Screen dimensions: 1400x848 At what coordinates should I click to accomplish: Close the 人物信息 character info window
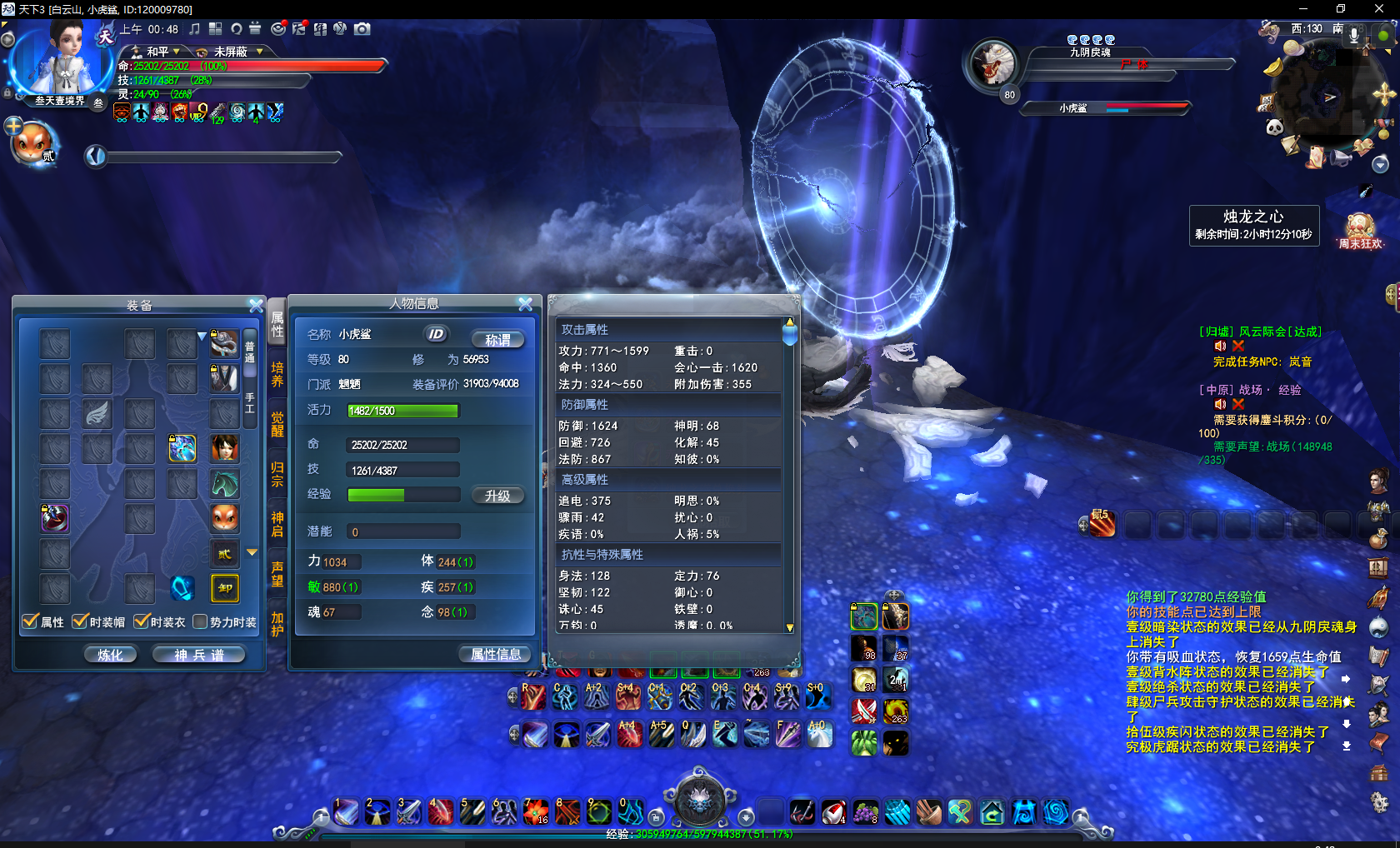click(525, 304)
